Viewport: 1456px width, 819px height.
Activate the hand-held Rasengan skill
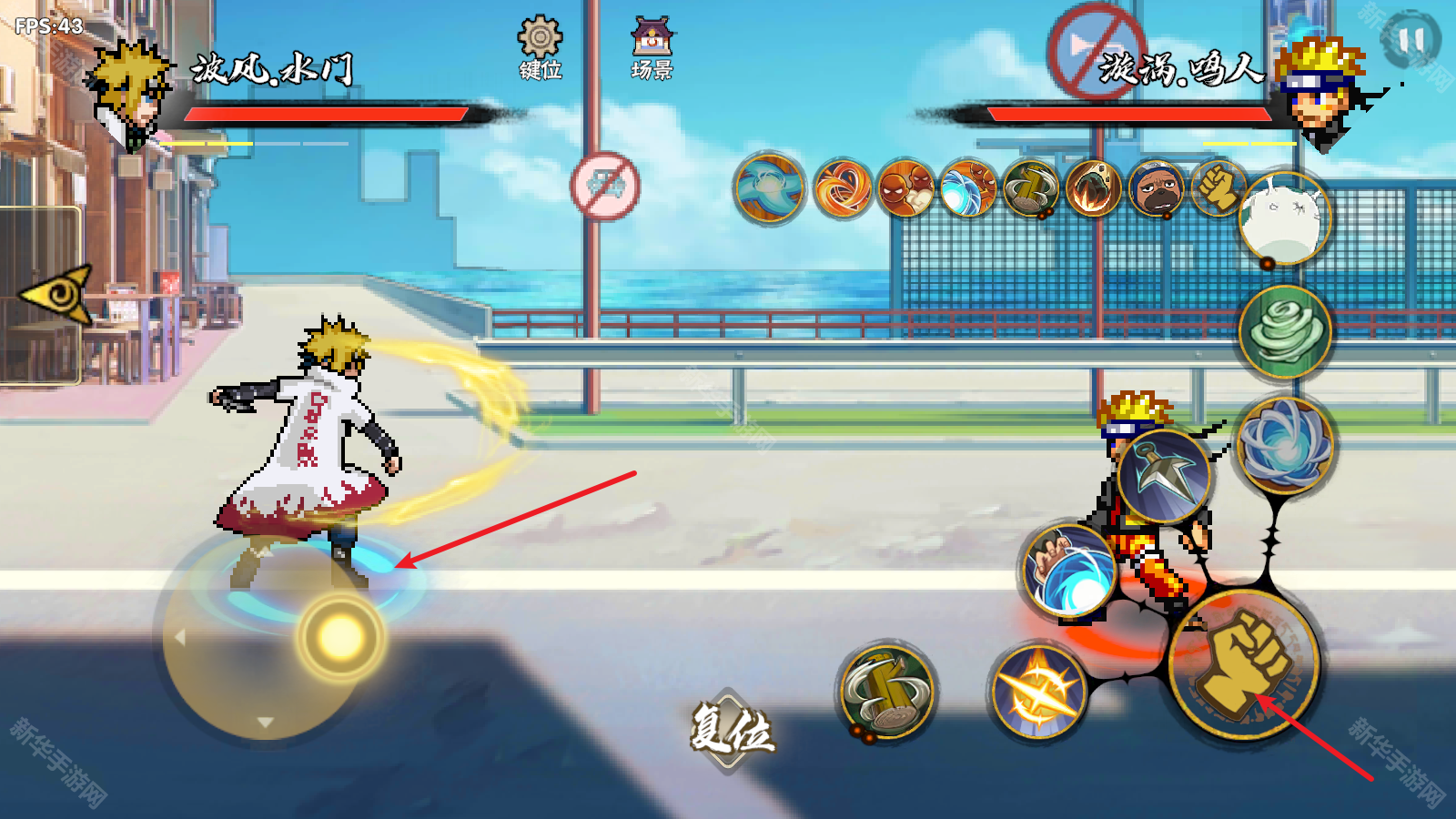pos(1069,571)
